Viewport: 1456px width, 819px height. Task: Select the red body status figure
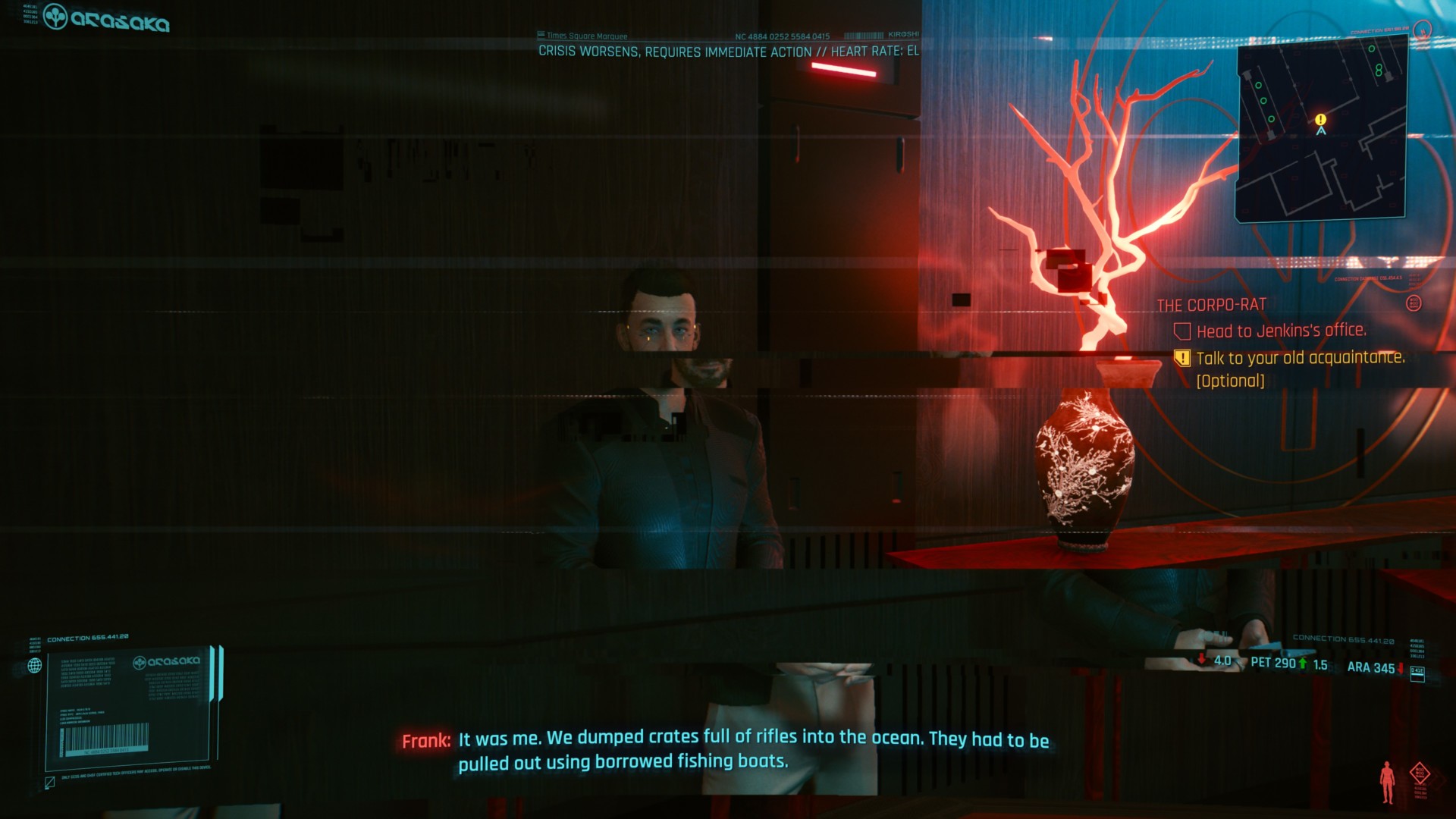(1387, 782)
